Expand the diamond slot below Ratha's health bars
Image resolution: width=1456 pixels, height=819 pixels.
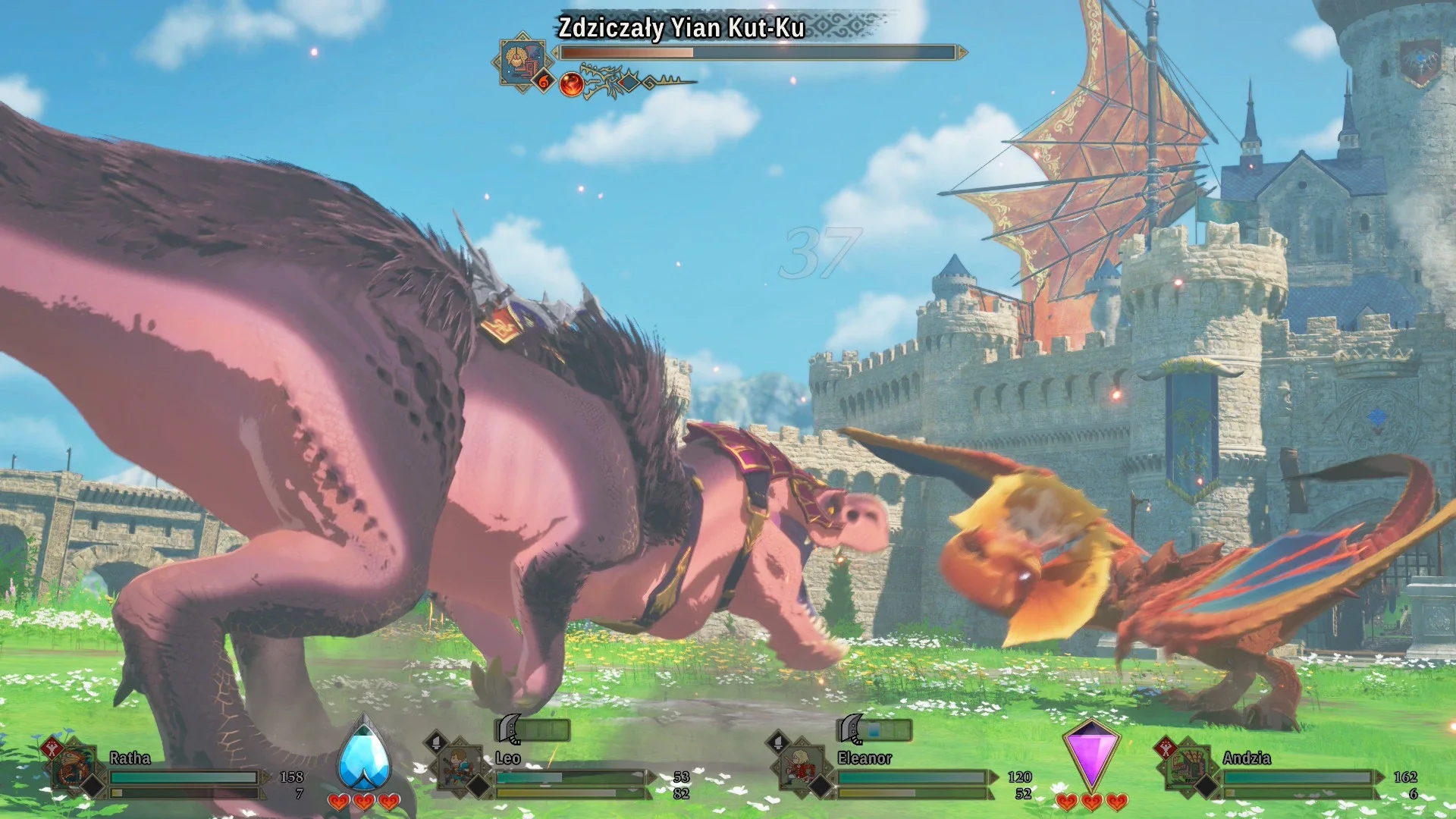[92, 785]
